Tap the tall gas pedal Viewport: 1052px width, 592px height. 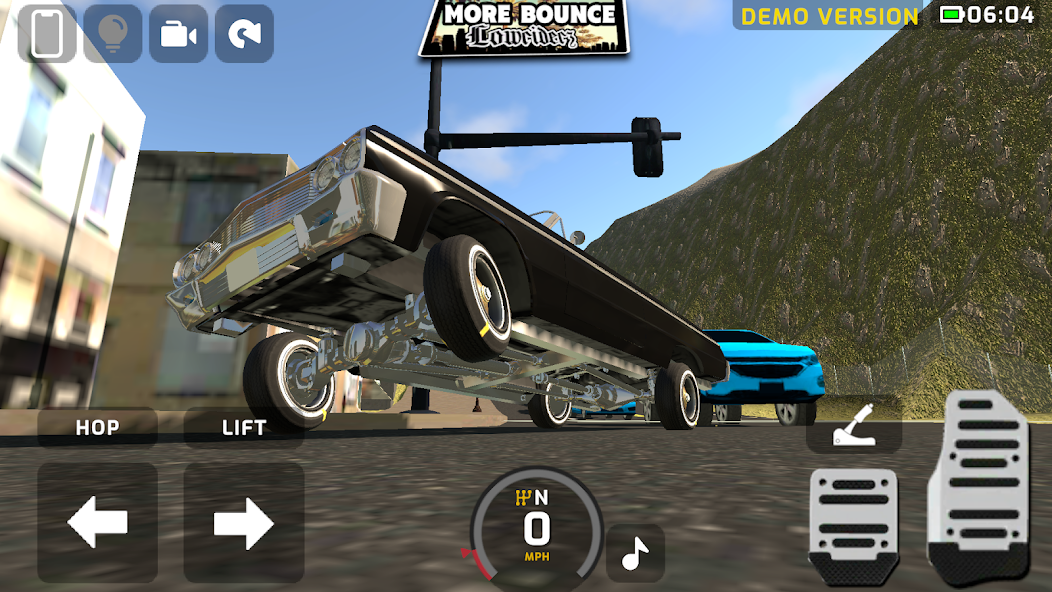pos(979,485)
